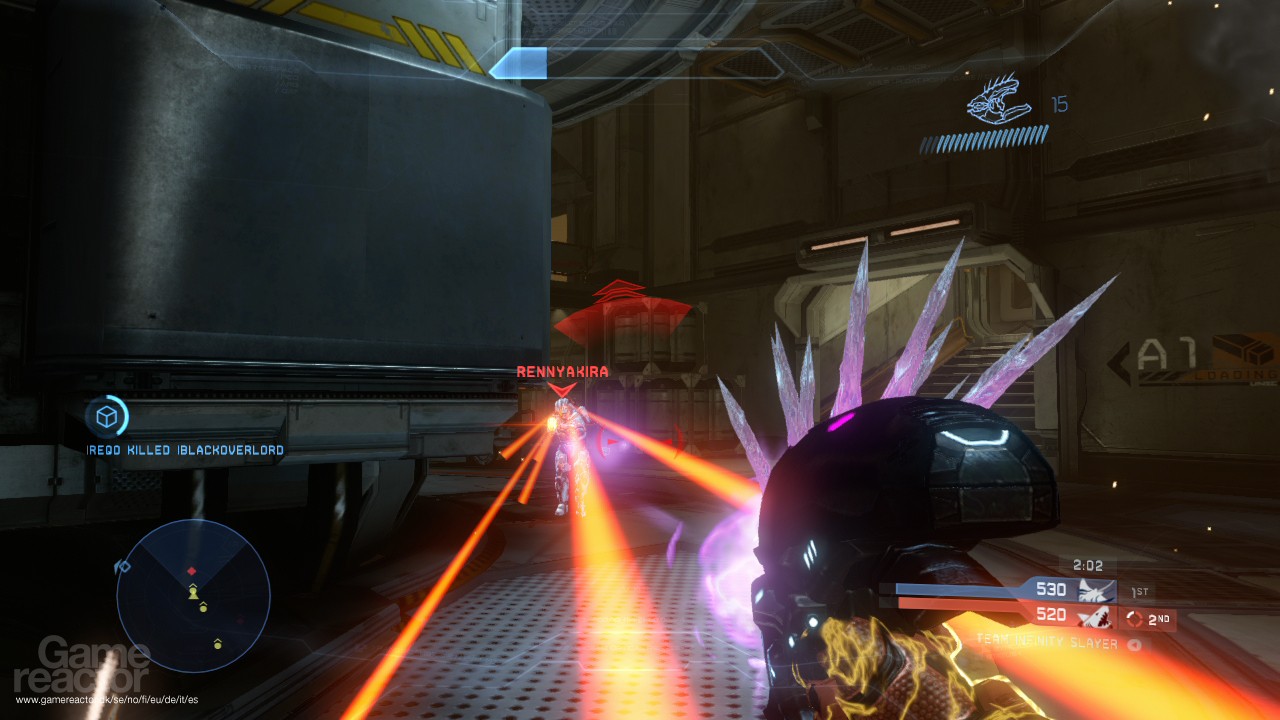Expand the Team Infinity Slayer arrow
This screenshot has height=720, width=1280.
point(1134,645)
